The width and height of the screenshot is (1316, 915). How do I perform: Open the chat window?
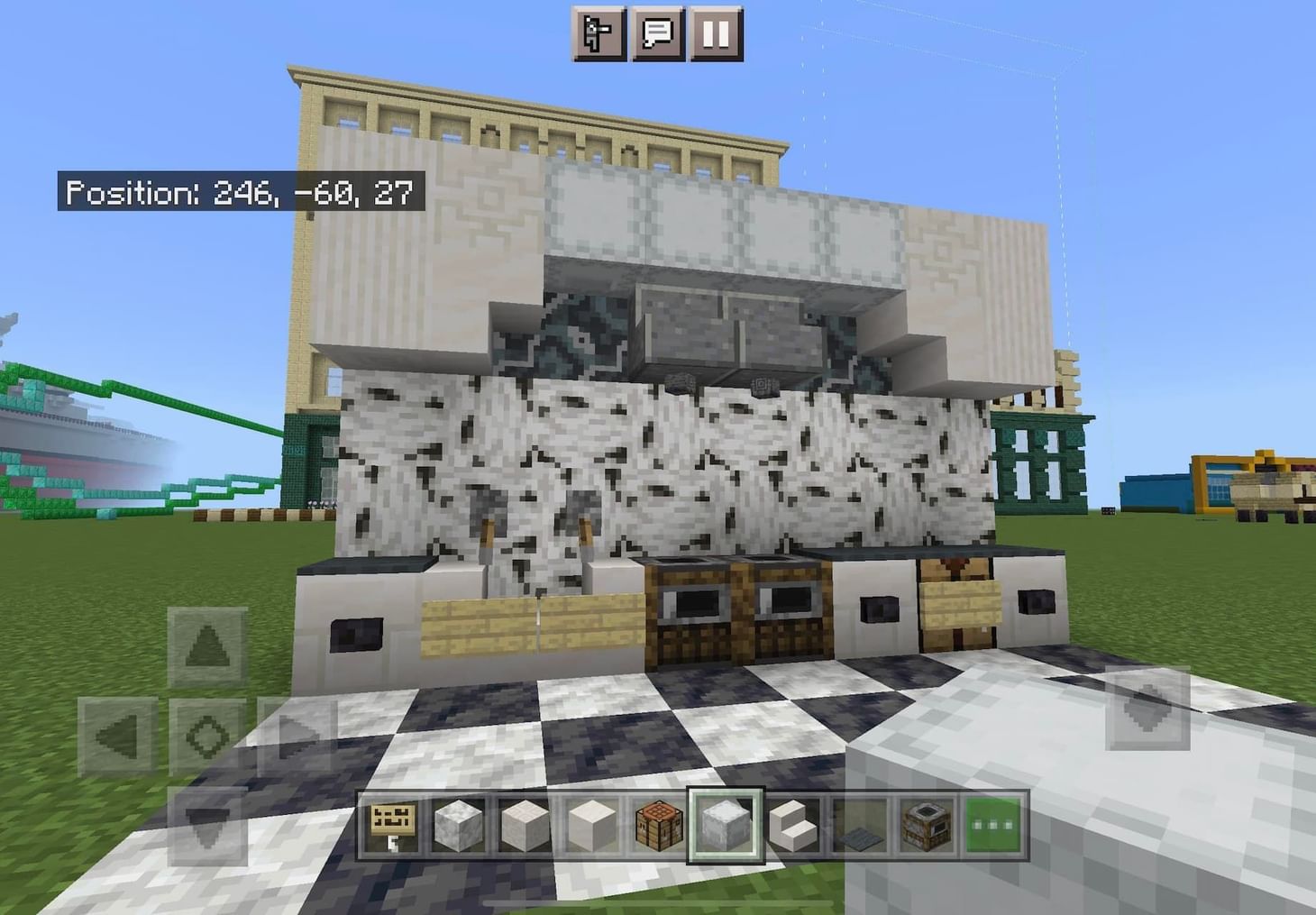click(x=658, y=33)
